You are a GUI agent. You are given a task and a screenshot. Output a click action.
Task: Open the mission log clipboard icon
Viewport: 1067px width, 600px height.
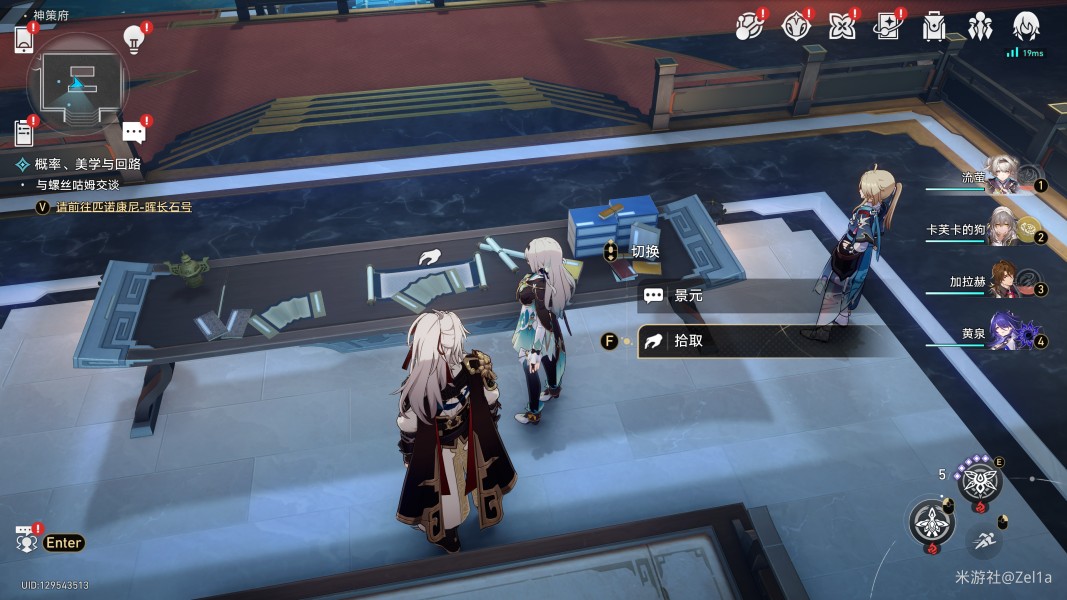pos(25,131)
